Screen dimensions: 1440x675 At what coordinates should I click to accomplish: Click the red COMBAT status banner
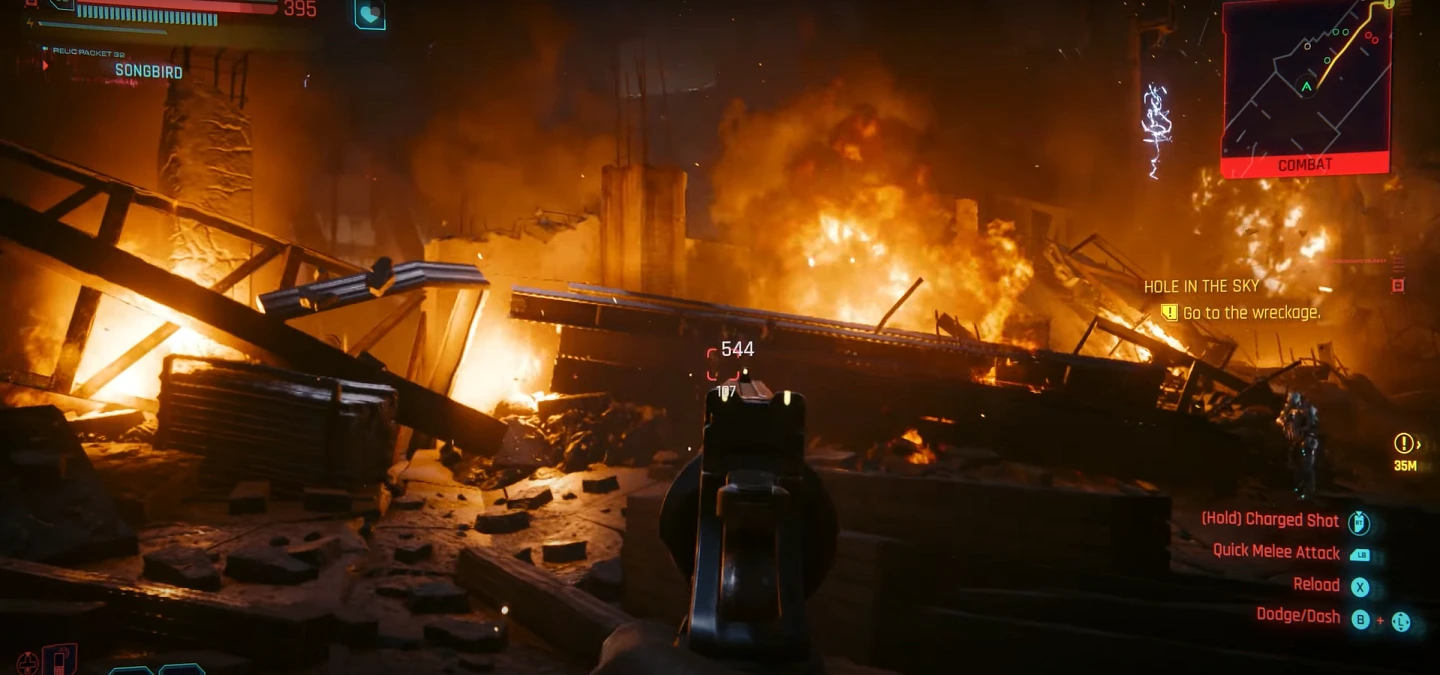pyautogui.click(x=1305, y=165)
